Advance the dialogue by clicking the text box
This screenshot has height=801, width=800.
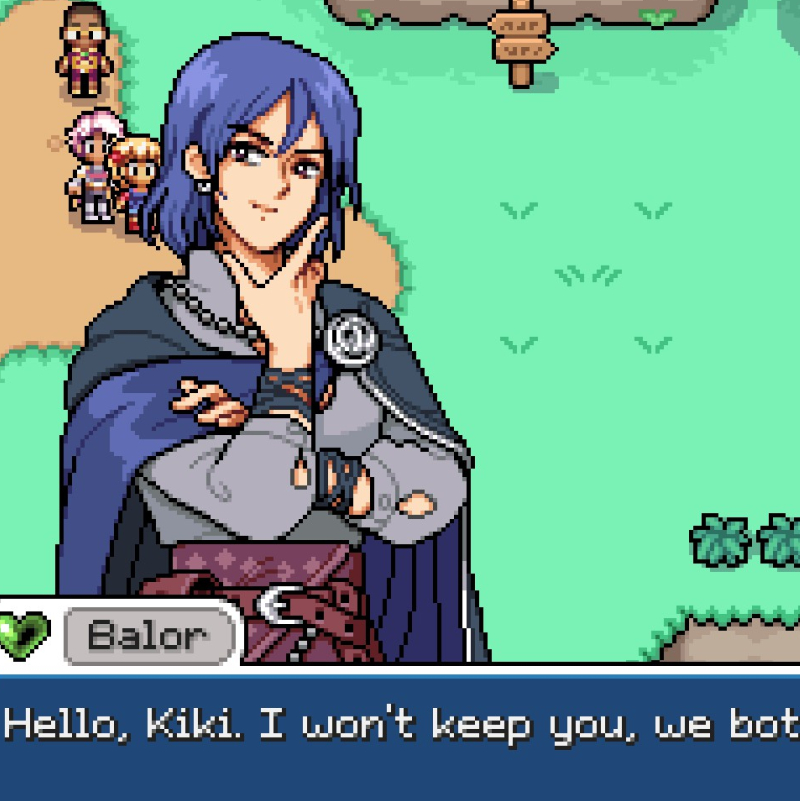click(400, 735)
